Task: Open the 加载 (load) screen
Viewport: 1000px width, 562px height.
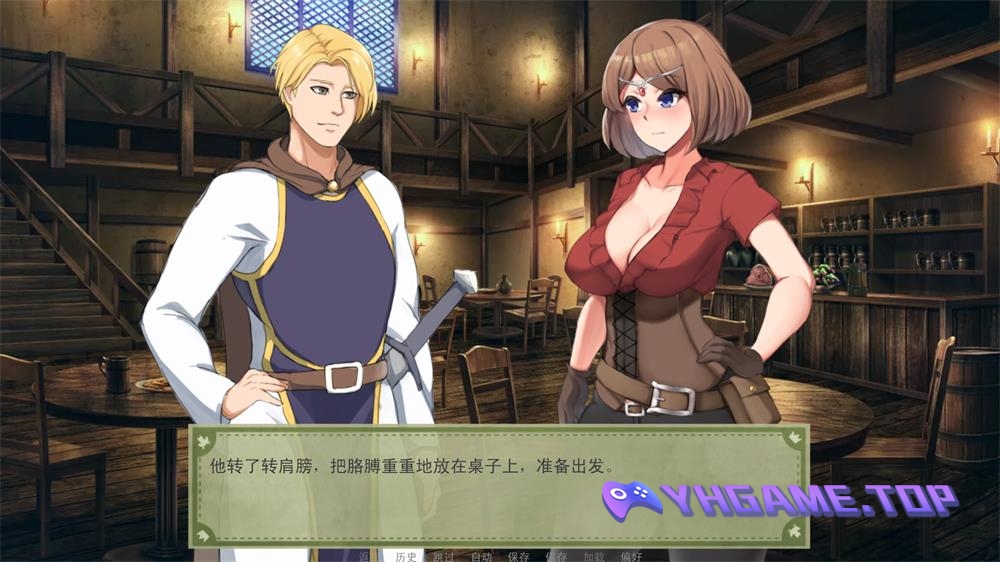Action: pos(594,556)
